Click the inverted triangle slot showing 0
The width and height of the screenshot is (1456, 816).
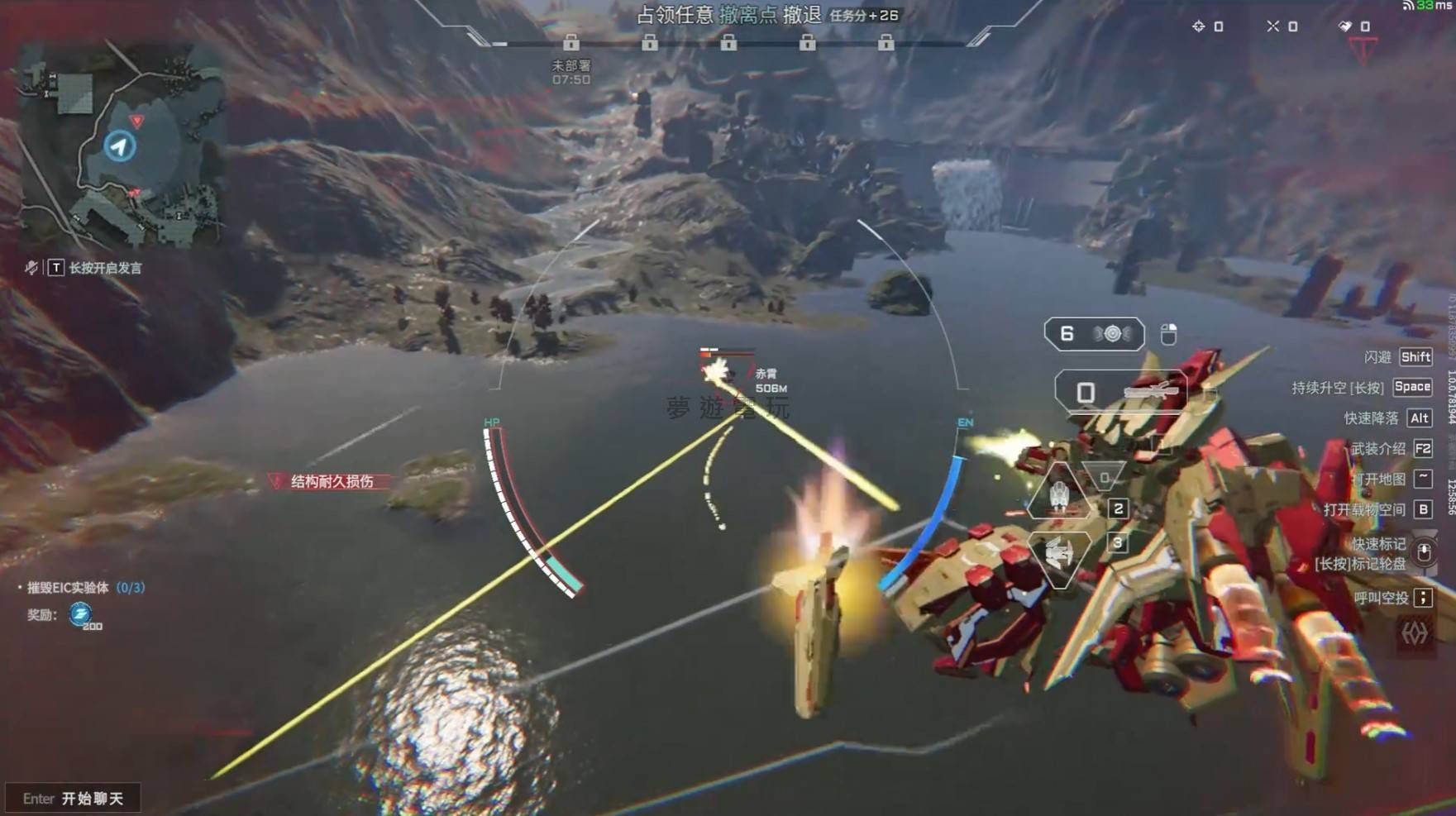1104,477
